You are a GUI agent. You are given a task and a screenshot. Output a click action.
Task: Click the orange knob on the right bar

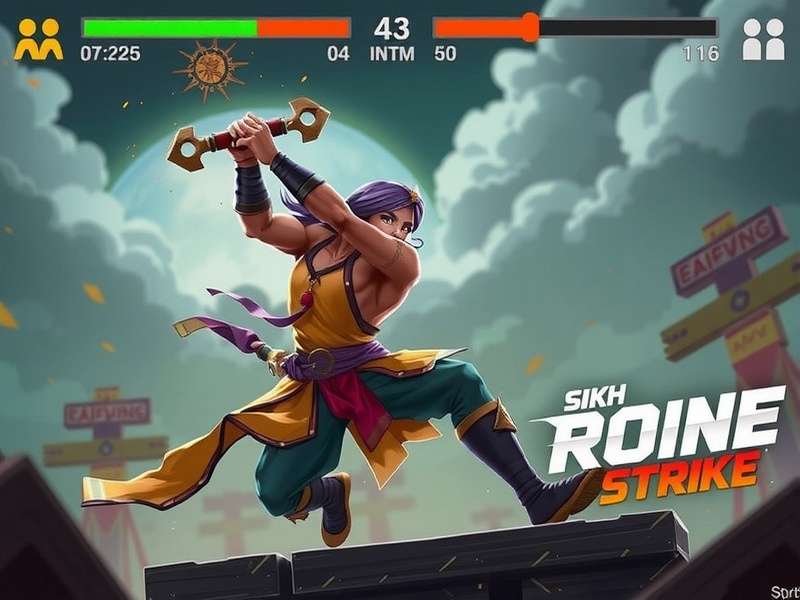click(x=530, y=27)
